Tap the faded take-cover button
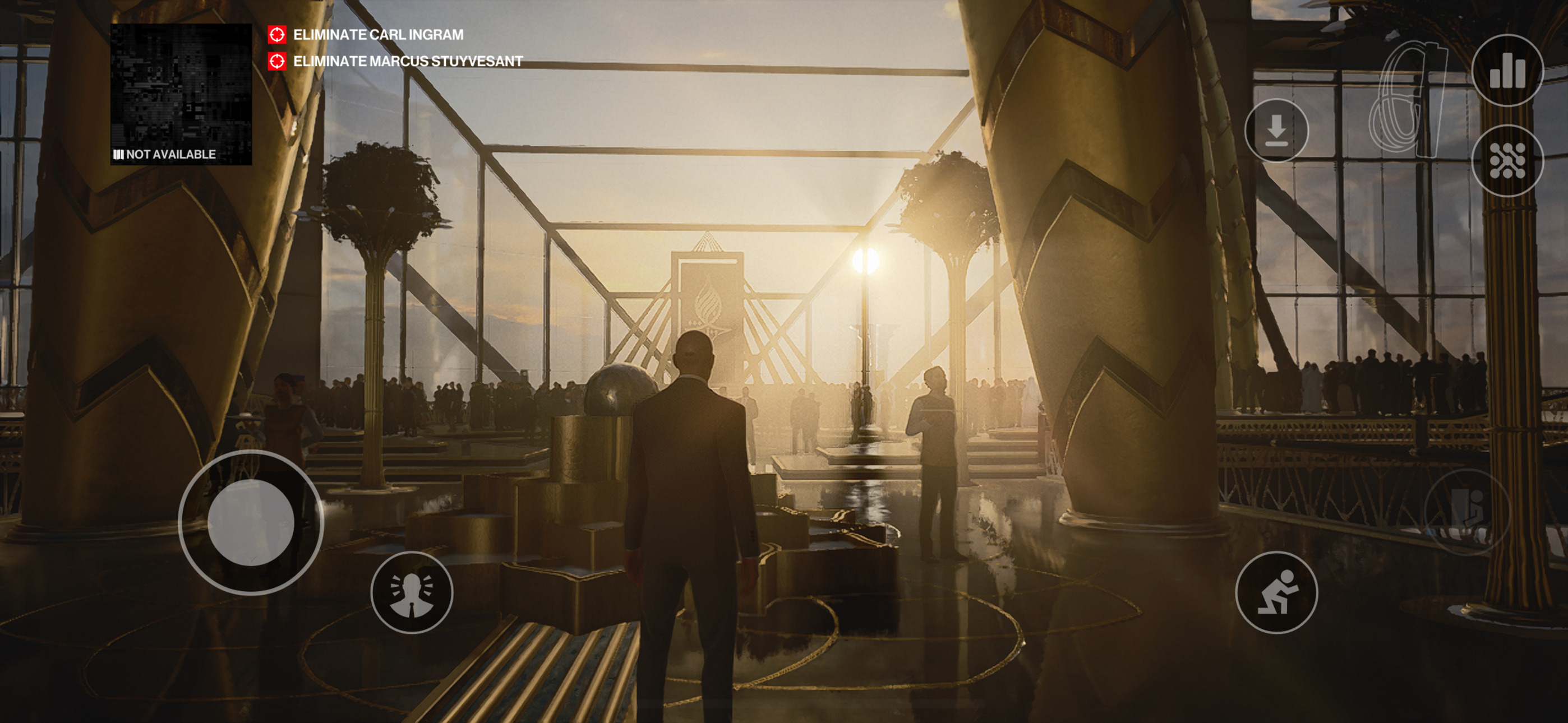This screenshot has height=723, width=1568. click(x=1467, y=512)
